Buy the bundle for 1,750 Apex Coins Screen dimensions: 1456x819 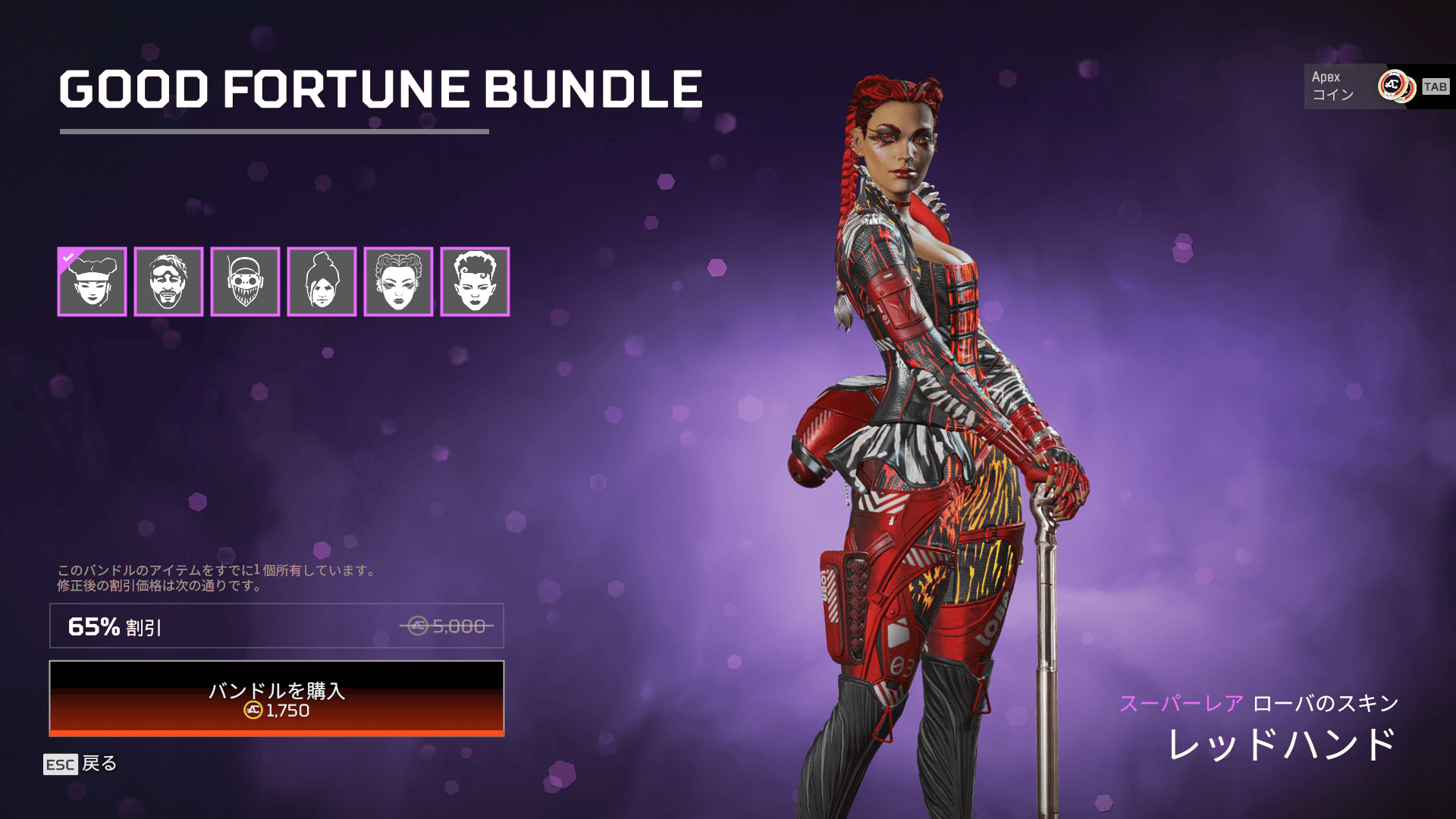[277, 698]
